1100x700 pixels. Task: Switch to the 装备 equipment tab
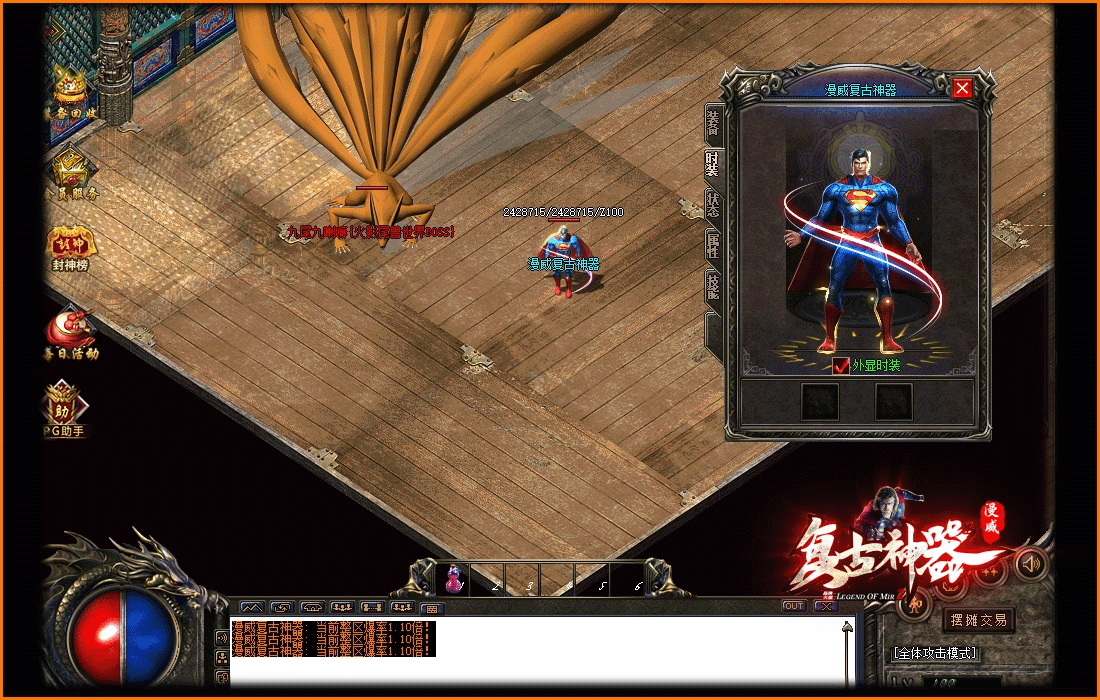click(713, 124)
